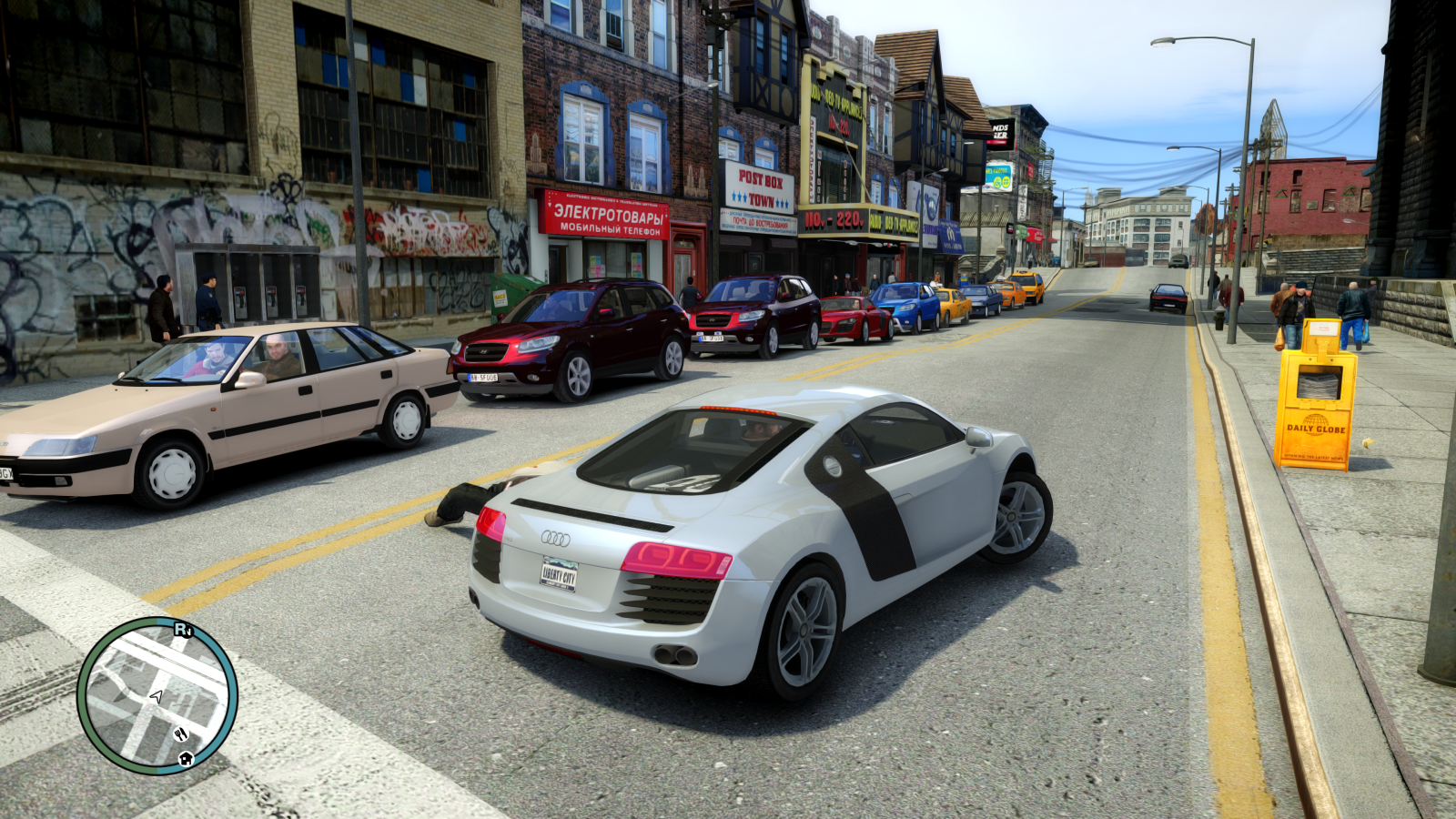Click the safehouse house icon on minimap

(x=185, y=761)
